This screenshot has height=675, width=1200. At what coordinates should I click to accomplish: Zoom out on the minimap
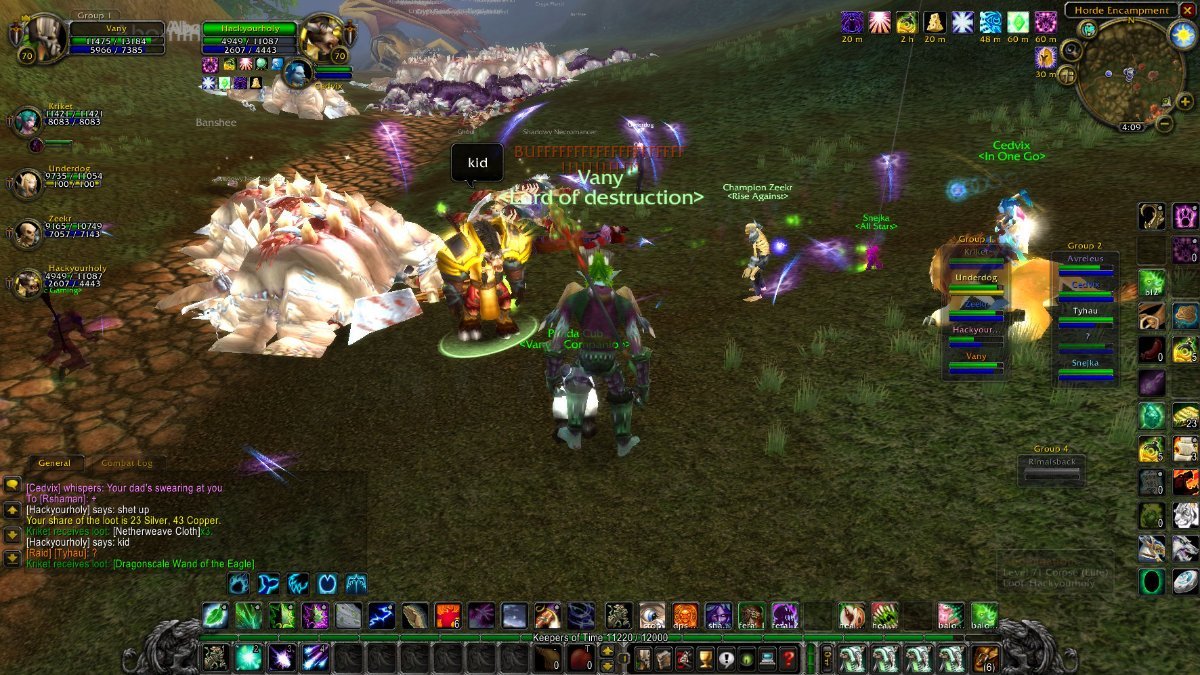pyautogui.click(x=1164, y=125)
